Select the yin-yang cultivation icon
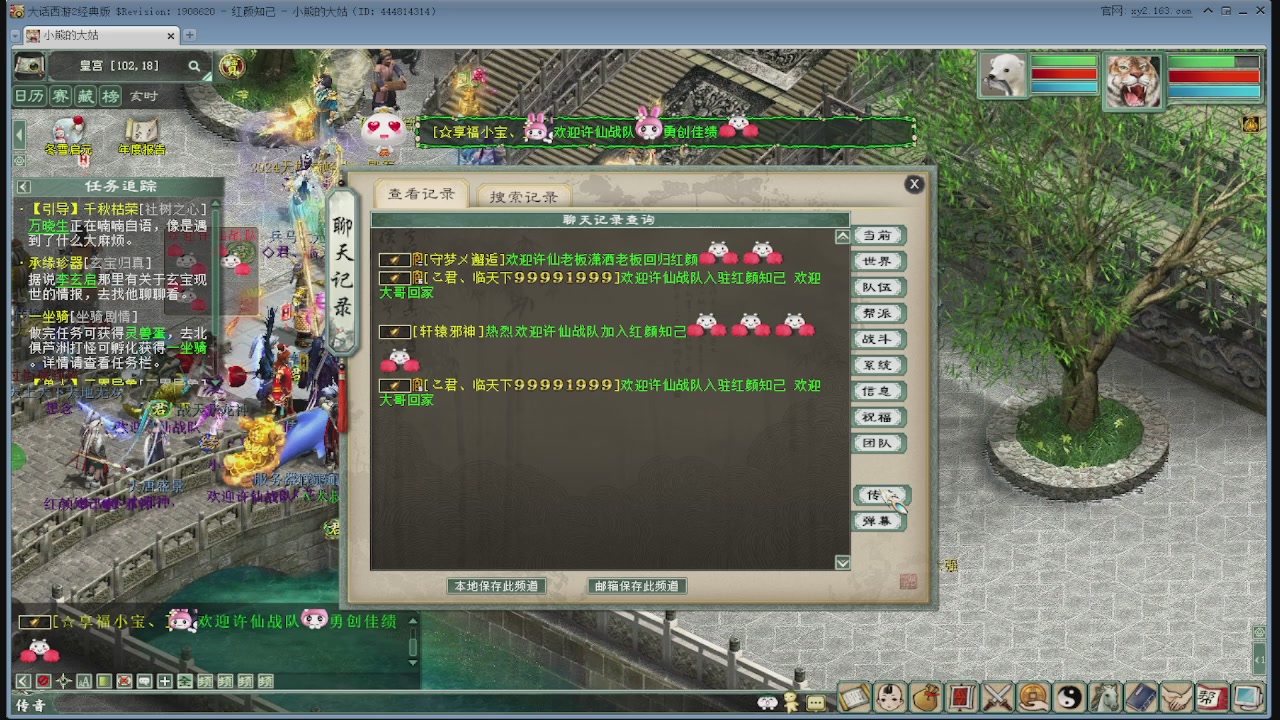1280x720 pixels. pyautogui.click(x=1070, y=697)
